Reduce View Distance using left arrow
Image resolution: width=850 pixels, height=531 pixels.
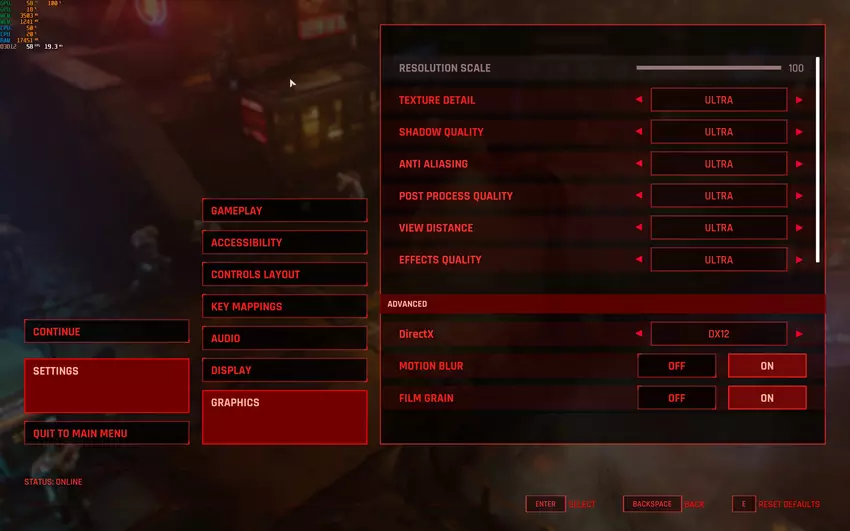pos(638,228)
